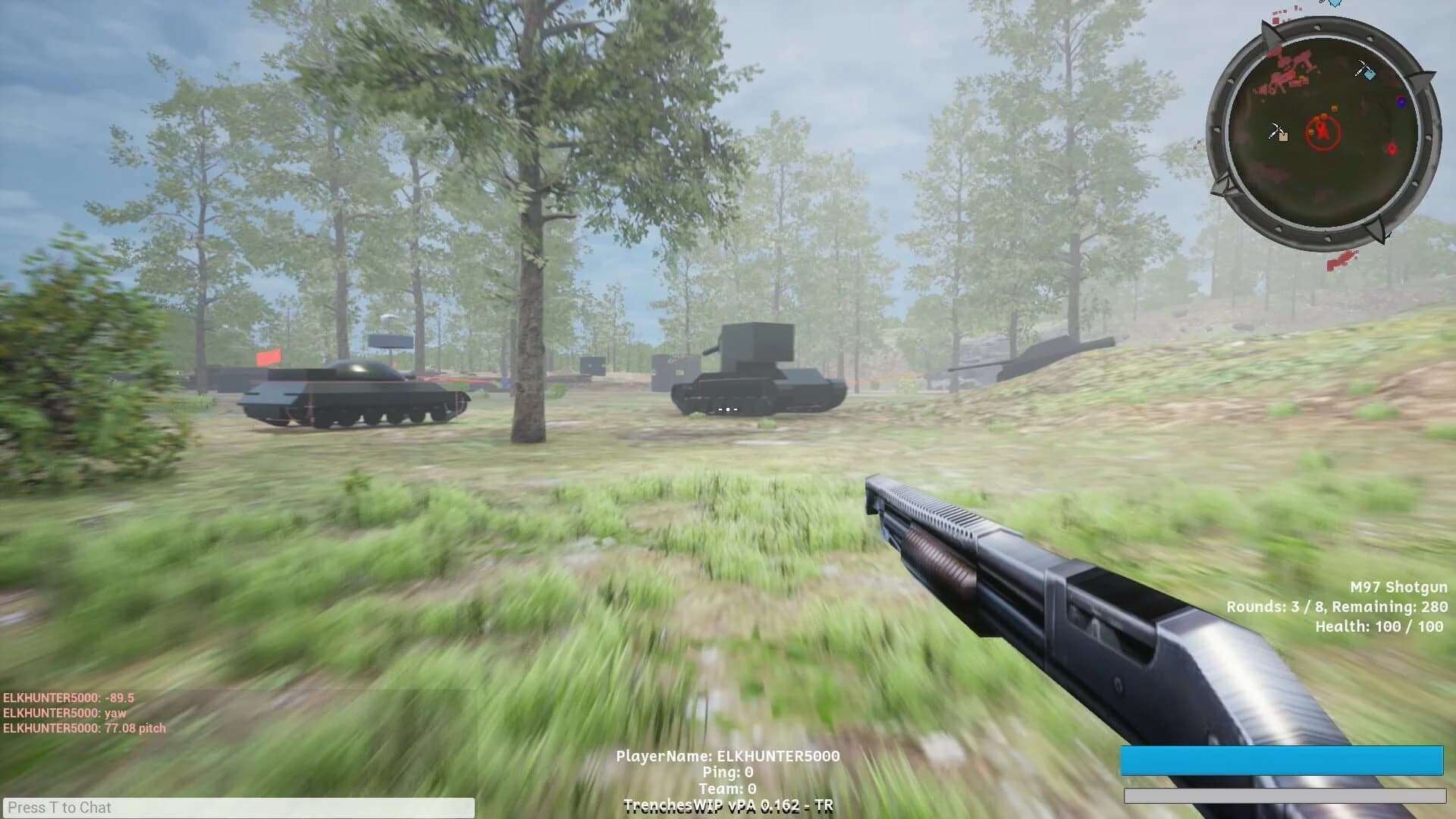The image size is (1456, 819).
Task: Click the gray progress bar beneath the stamina bar
Action: (x=1287, y=797)
